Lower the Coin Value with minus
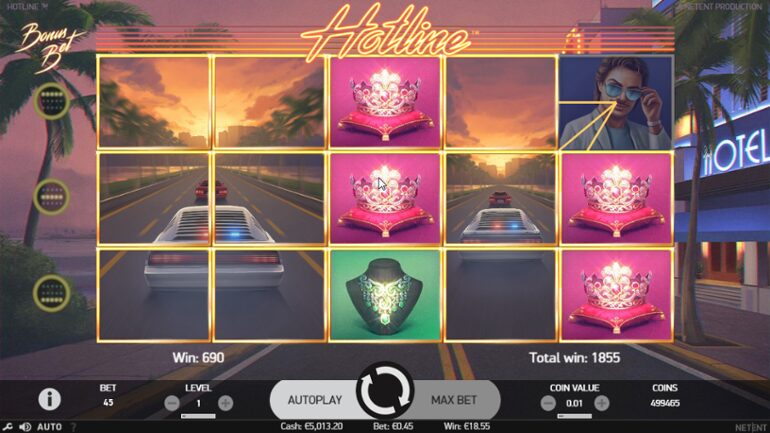This screenshot has width=770, height=433. 547,403
